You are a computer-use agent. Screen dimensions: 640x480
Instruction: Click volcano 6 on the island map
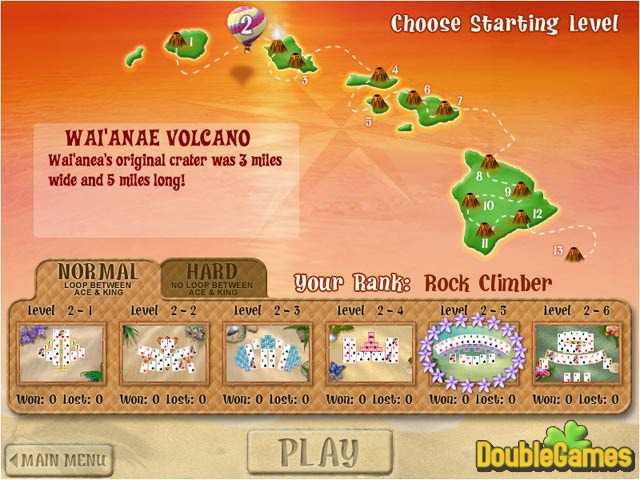click(x=412, y=99)
